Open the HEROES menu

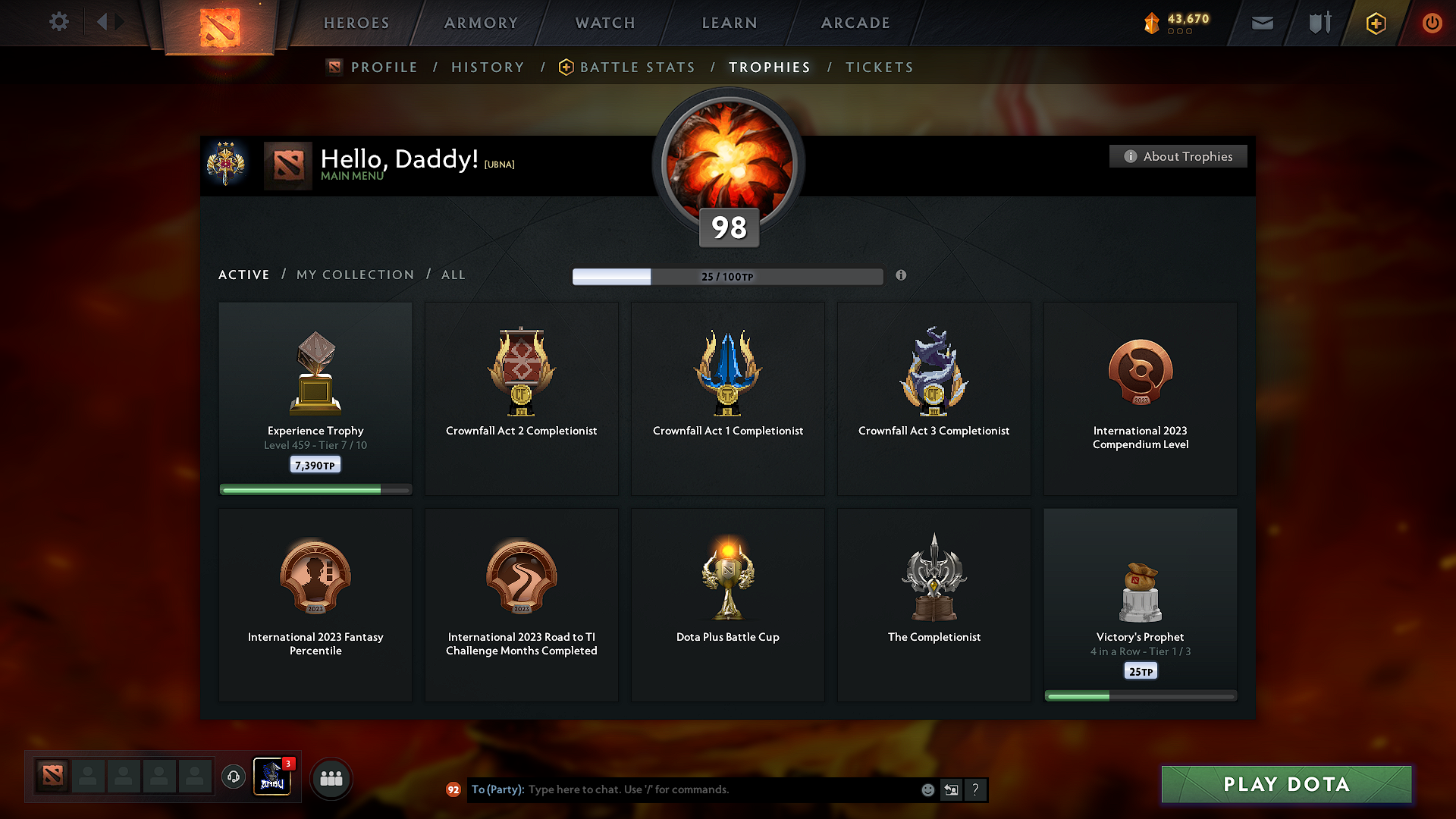tap(356, 23)
